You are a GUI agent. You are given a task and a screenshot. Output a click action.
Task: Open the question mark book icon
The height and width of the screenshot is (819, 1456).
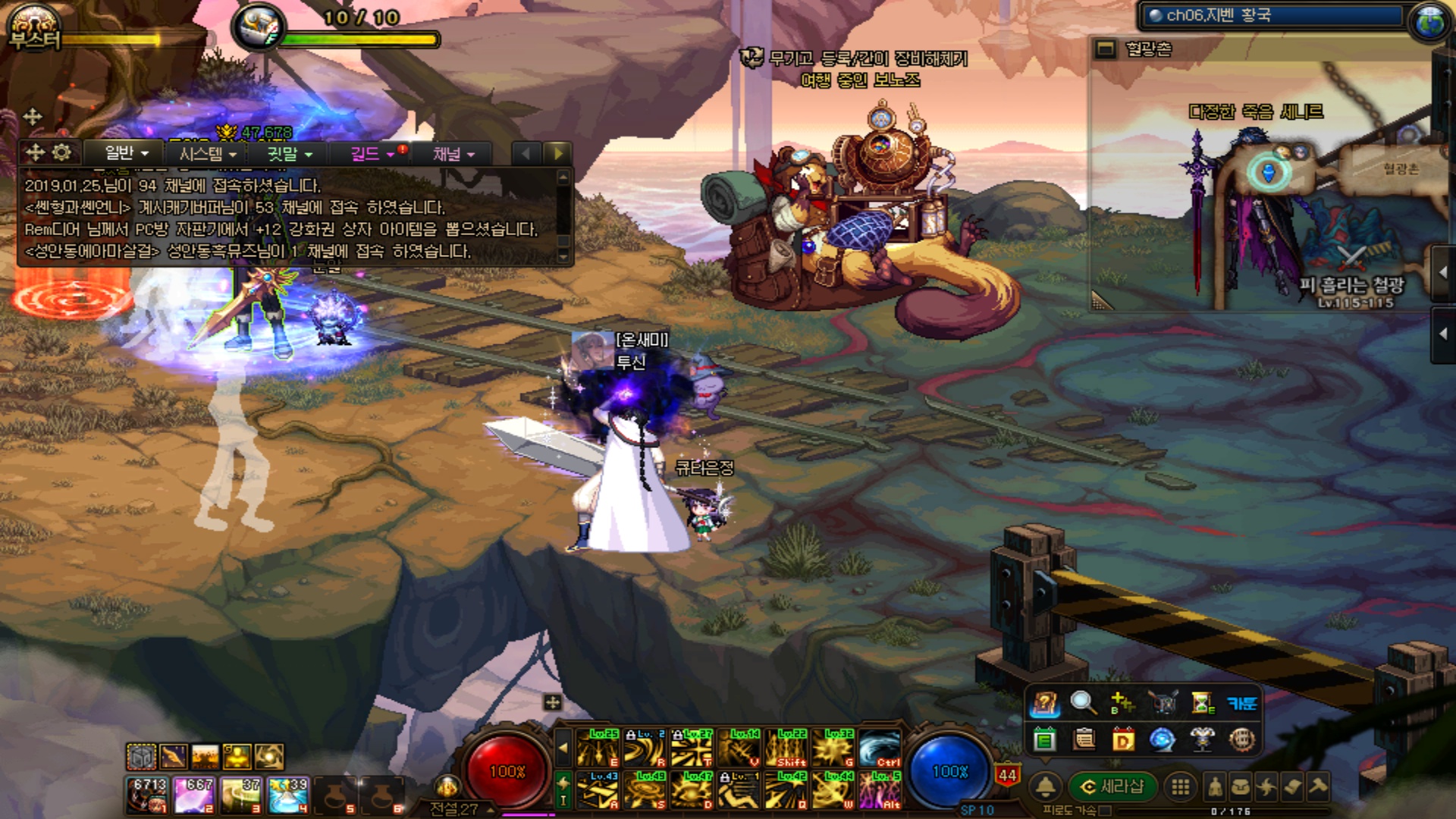click(1044, 704)
